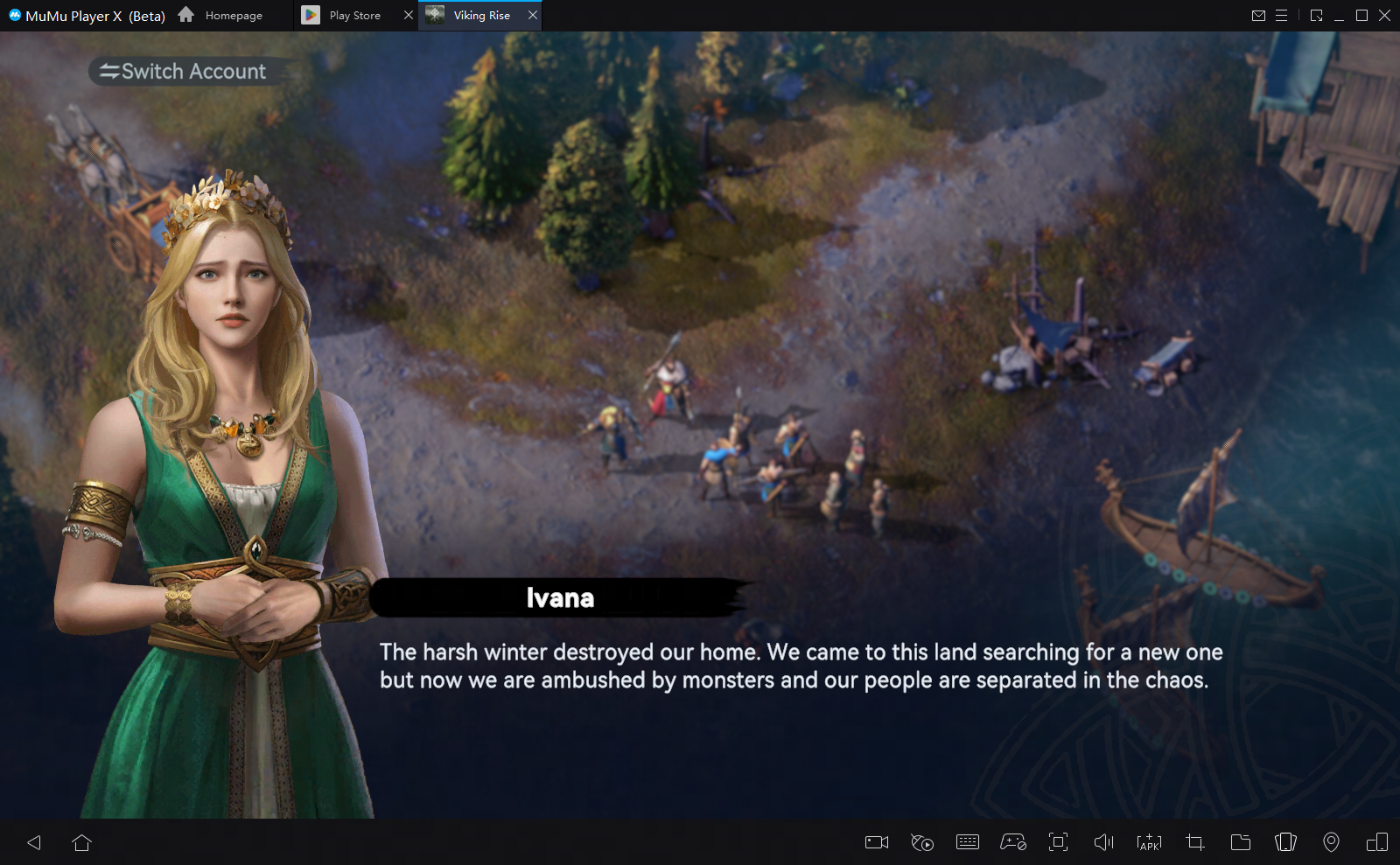
Task: Open the MuMu messages inbox
Action: coord(1259,15)
